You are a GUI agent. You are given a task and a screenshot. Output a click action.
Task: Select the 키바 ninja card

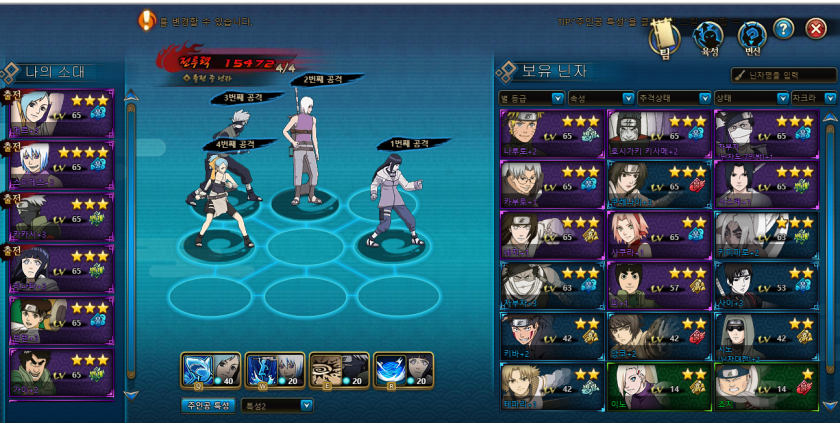click(551, 339)
